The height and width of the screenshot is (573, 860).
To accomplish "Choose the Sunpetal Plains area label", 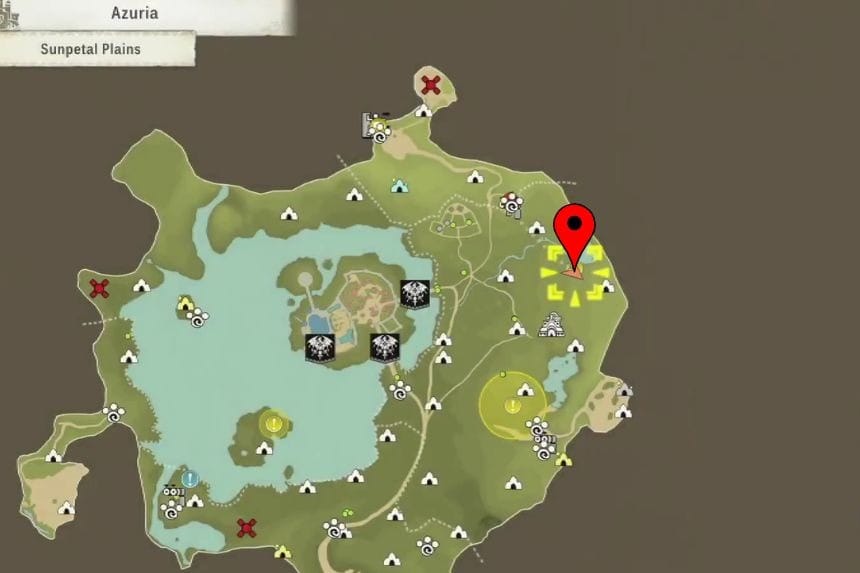I will click(91, 47).
